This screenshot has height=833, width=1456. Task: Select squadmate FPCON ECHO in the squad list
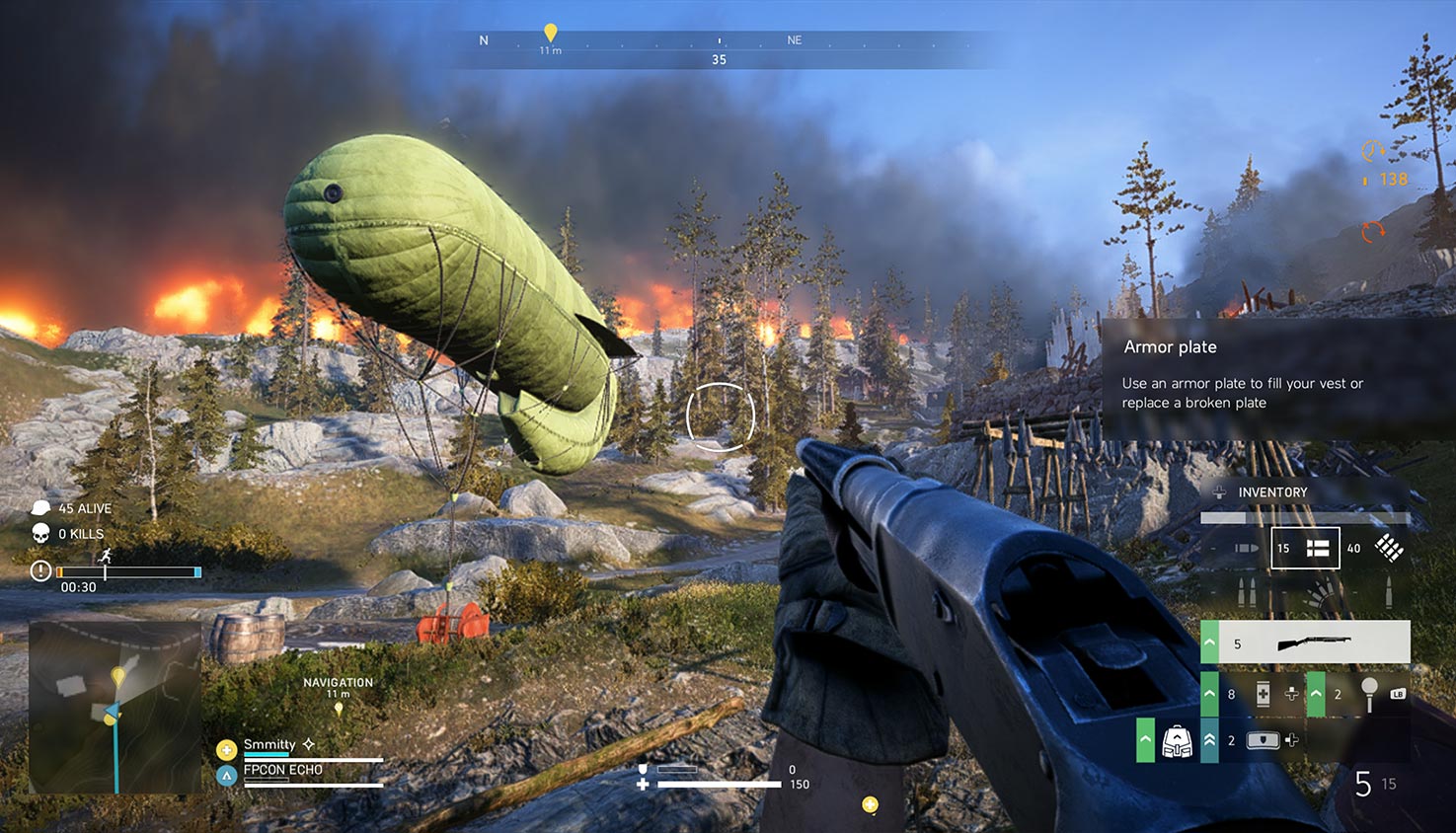[282, 770]
